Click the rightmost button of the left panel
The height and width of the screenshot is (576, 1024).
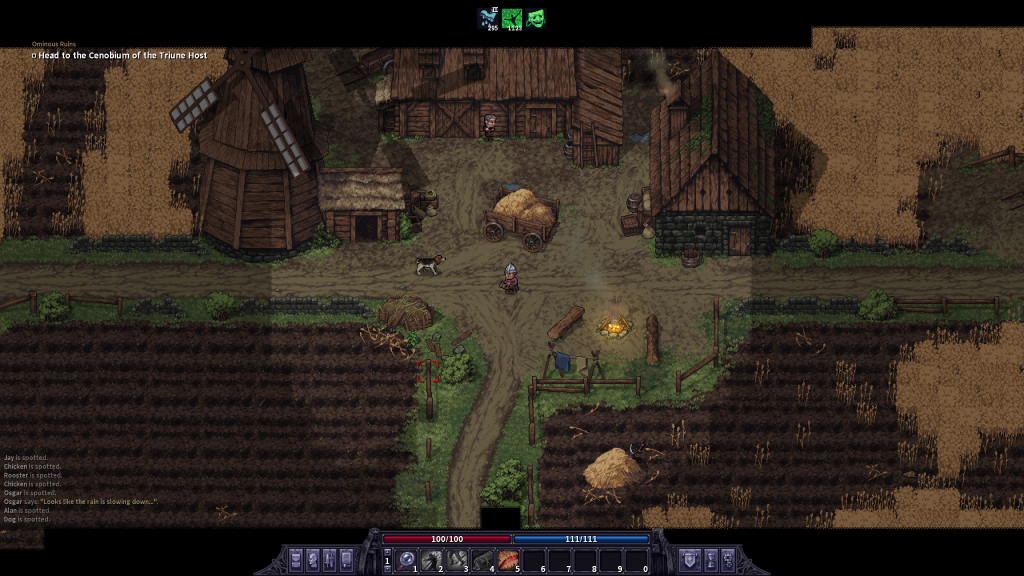pyautogui.click(x=346, y=559)
